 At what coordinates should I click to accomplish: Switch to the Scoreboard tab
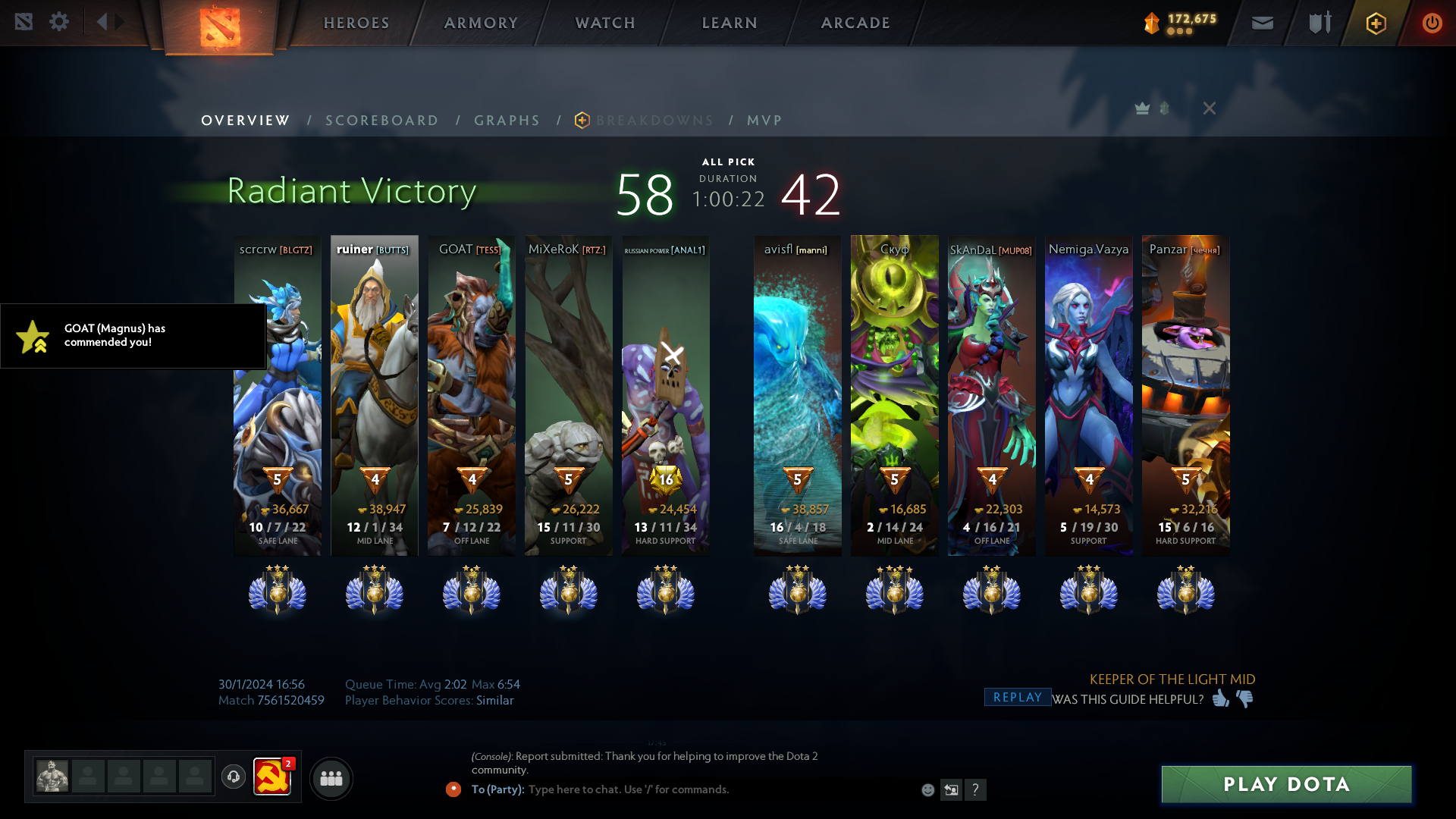[x=382, y=121]
